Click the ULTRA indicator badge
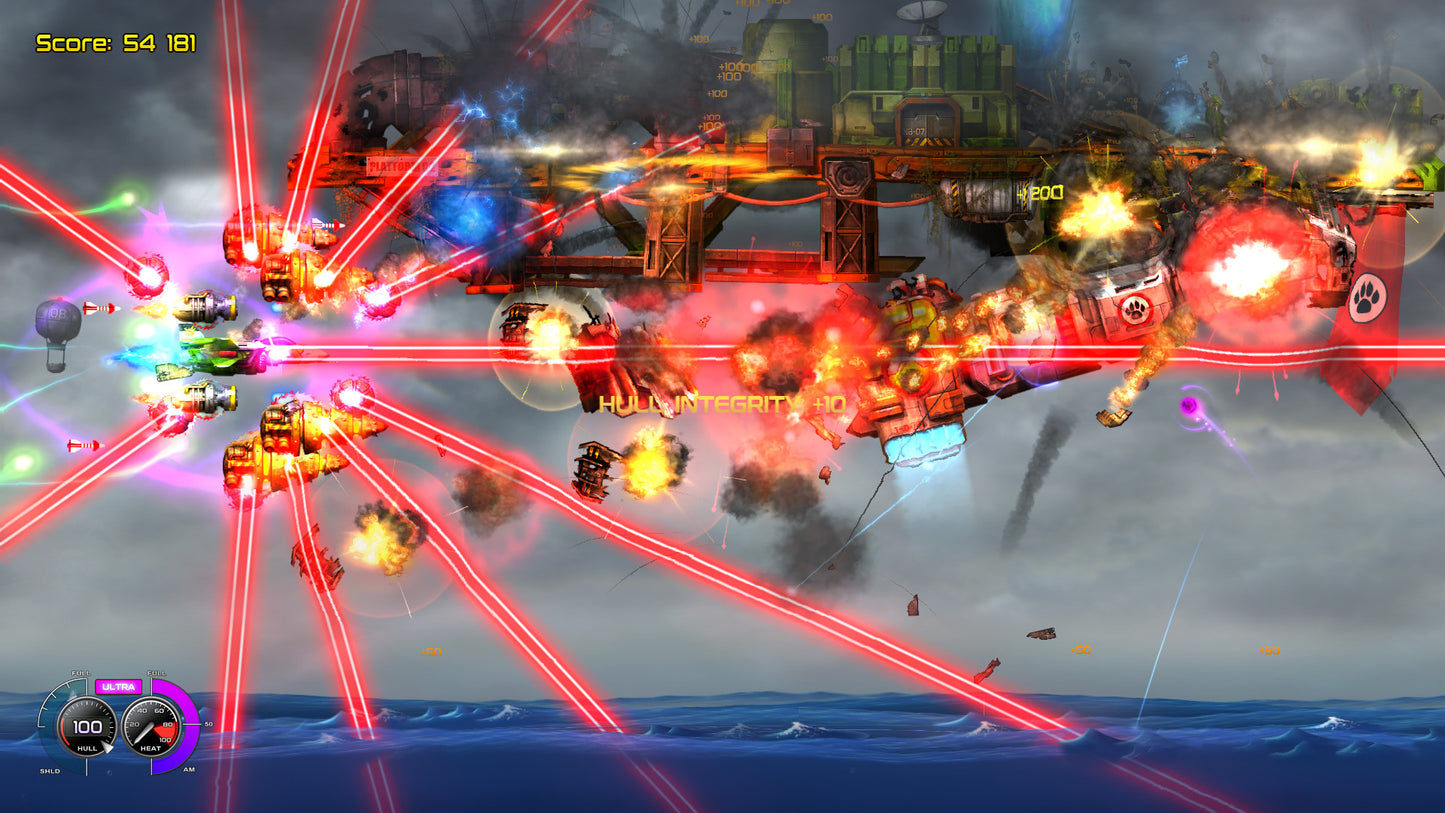This screenshot has width=1445, height=813. 119,686
